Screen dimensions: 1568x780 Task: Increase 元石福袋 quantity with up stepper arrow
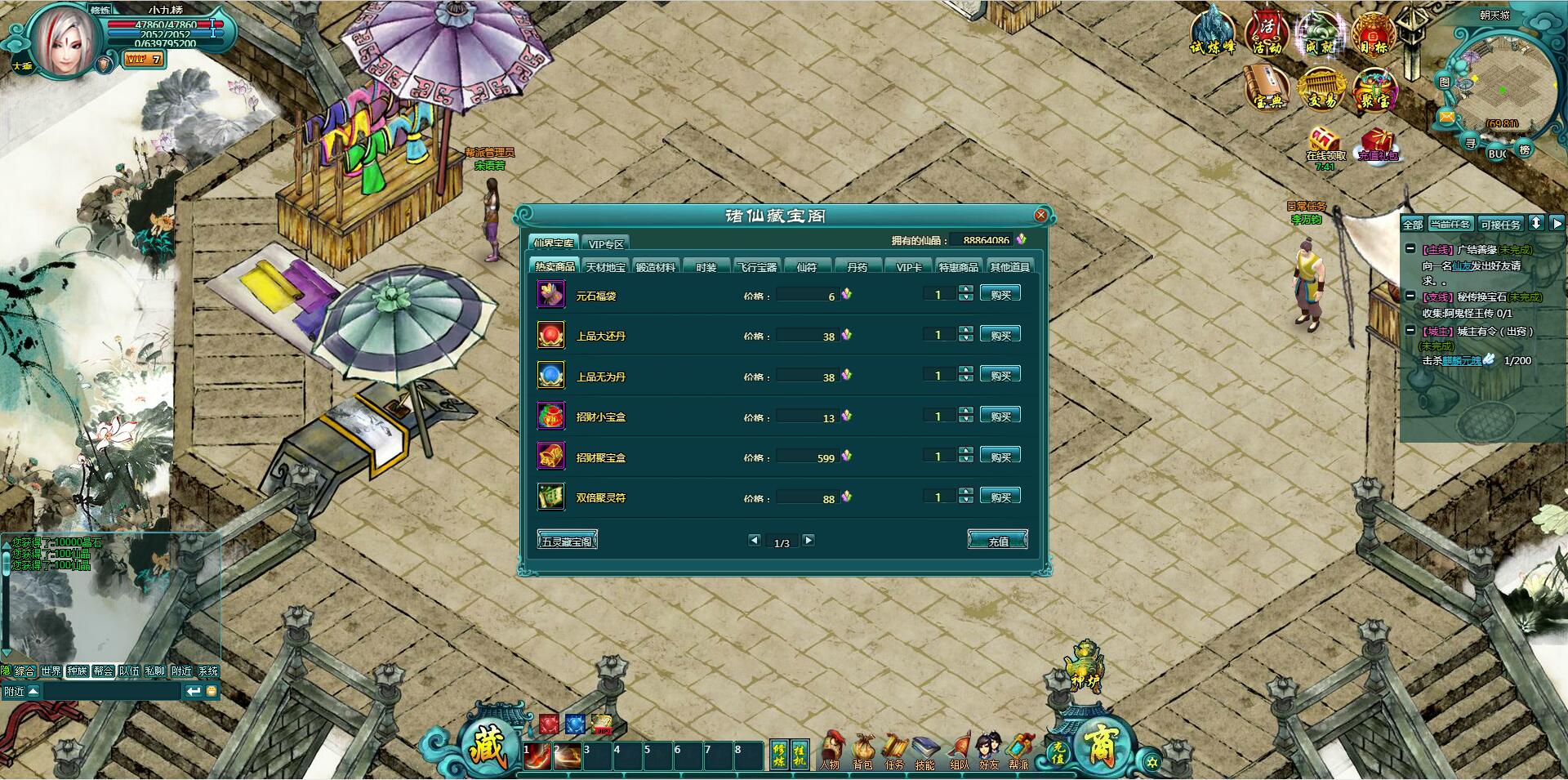coord(967,290)
